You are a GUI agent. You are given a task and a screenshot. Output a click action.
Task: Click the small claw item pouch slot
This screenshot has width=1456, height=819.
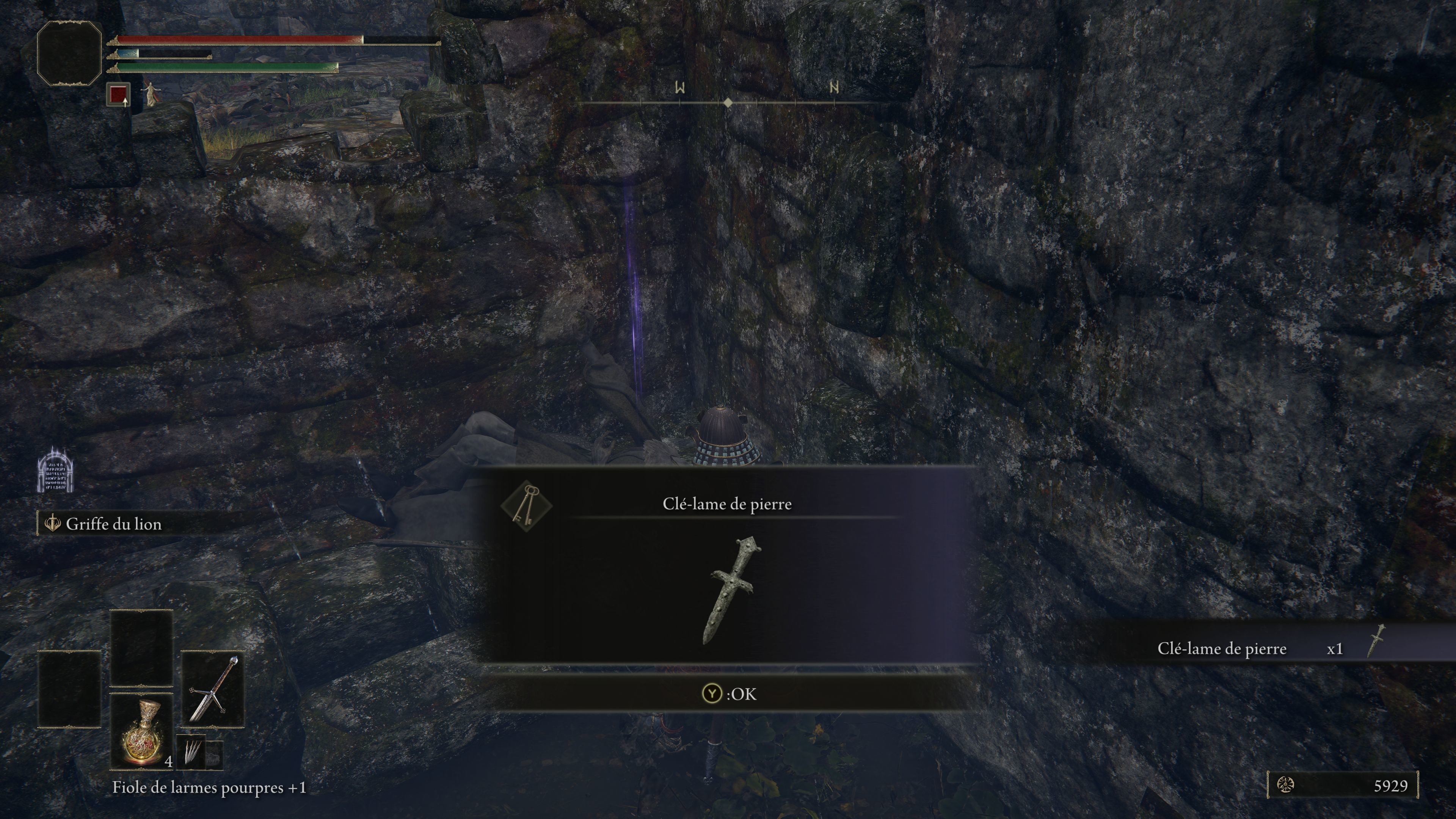click(x=192, y=752)
